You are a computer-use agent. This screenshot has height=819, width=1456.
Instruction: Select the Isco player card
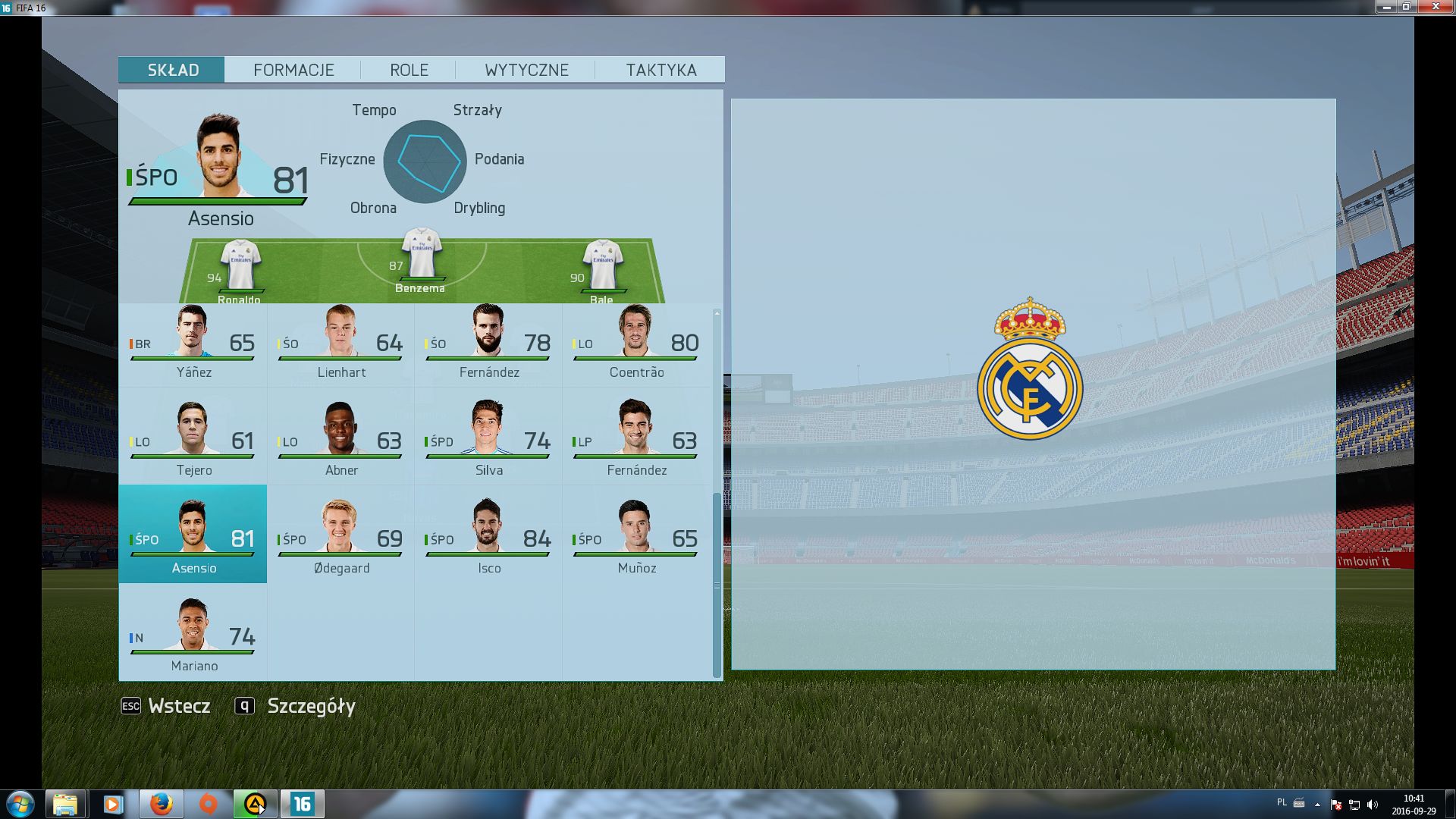[x=488, y=540]
